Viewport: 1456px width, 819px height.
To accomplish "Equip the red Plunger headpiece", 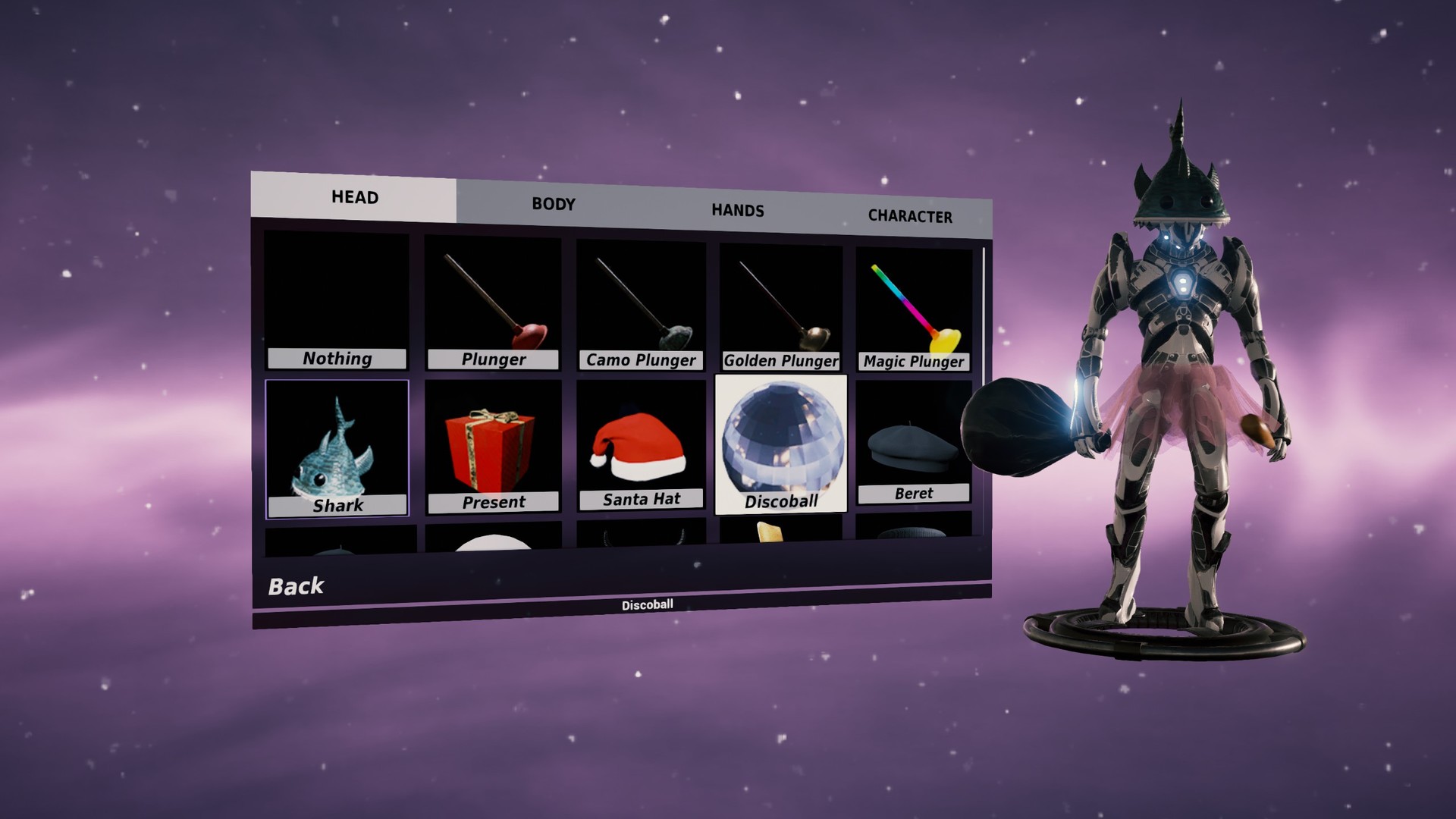I will (493, 305).
